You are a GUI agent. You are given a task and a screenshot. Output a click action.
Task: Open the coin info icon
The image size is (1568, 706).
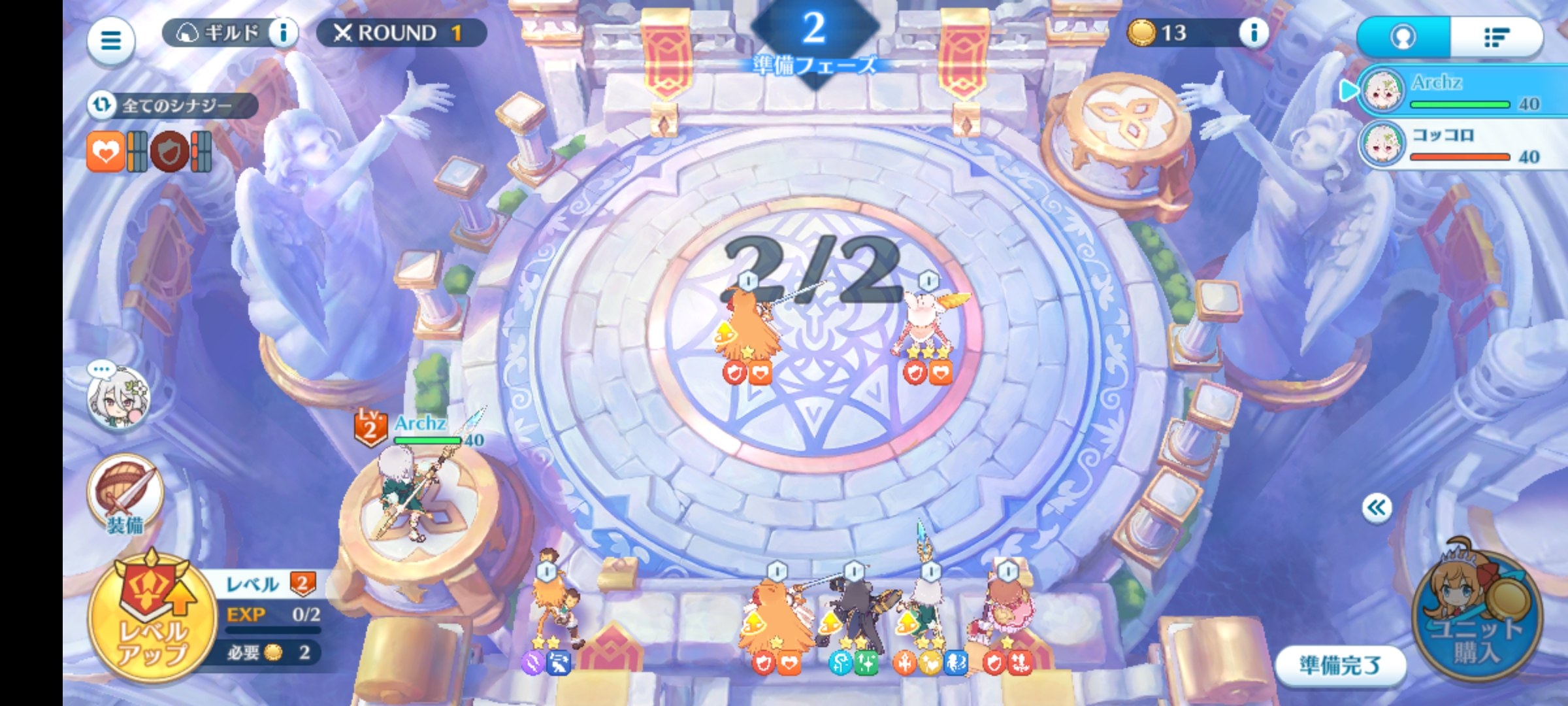1253,33
